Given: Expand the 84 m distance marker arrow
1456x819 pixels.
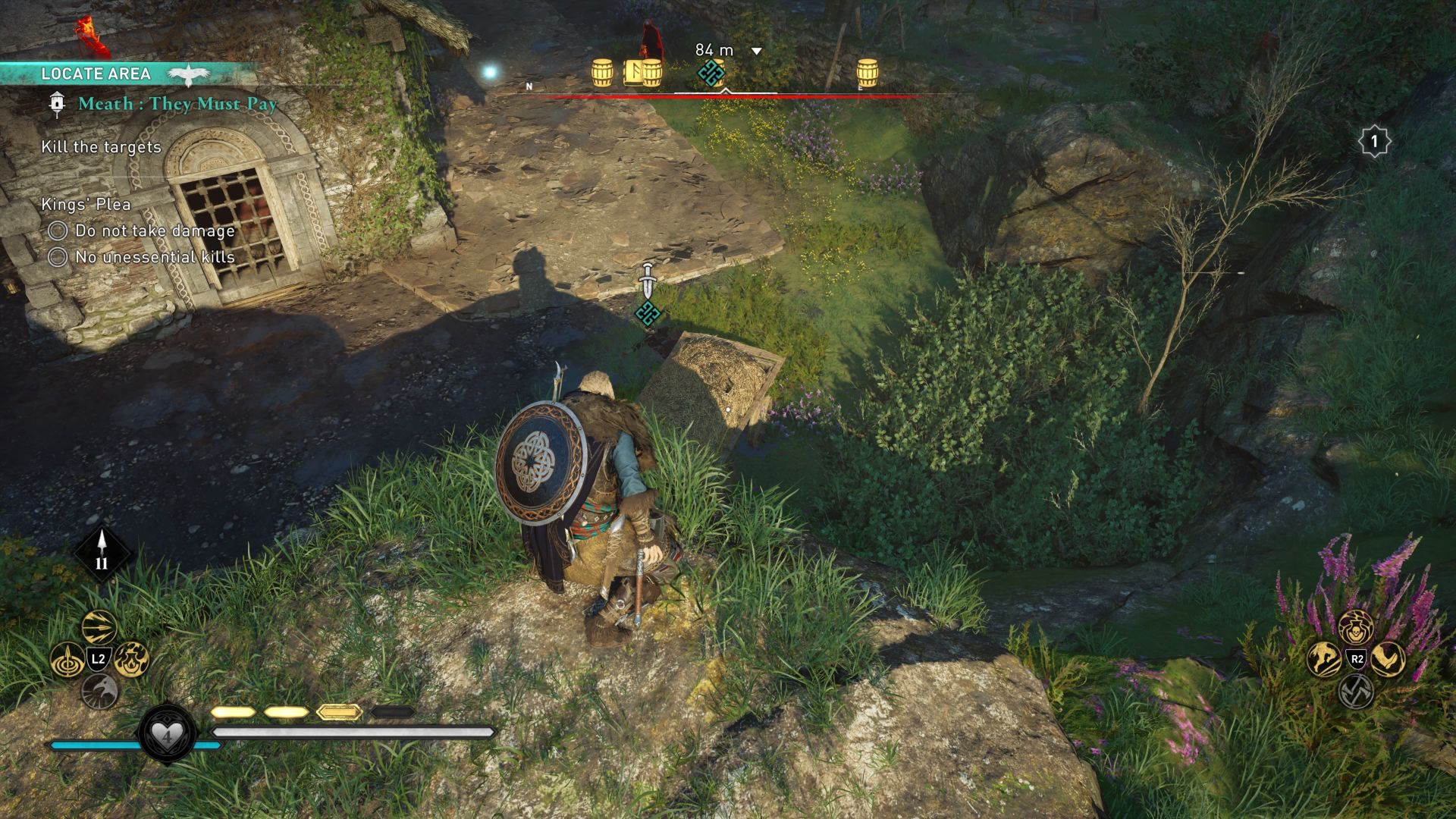Looking at the screenshot, I should (755, 52).
